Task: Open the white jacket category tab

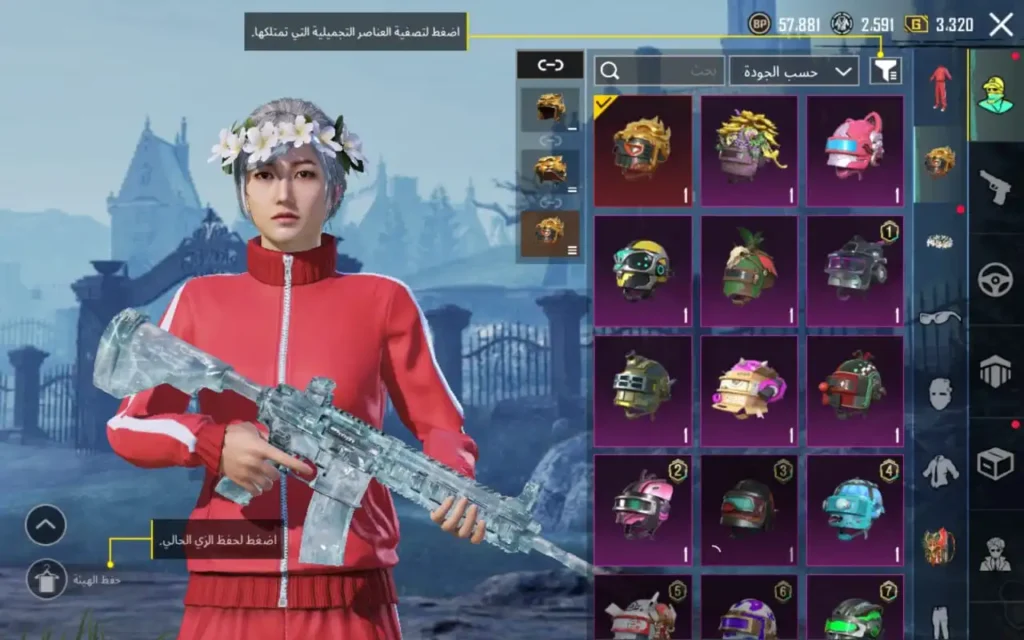Action: (939, 468)
